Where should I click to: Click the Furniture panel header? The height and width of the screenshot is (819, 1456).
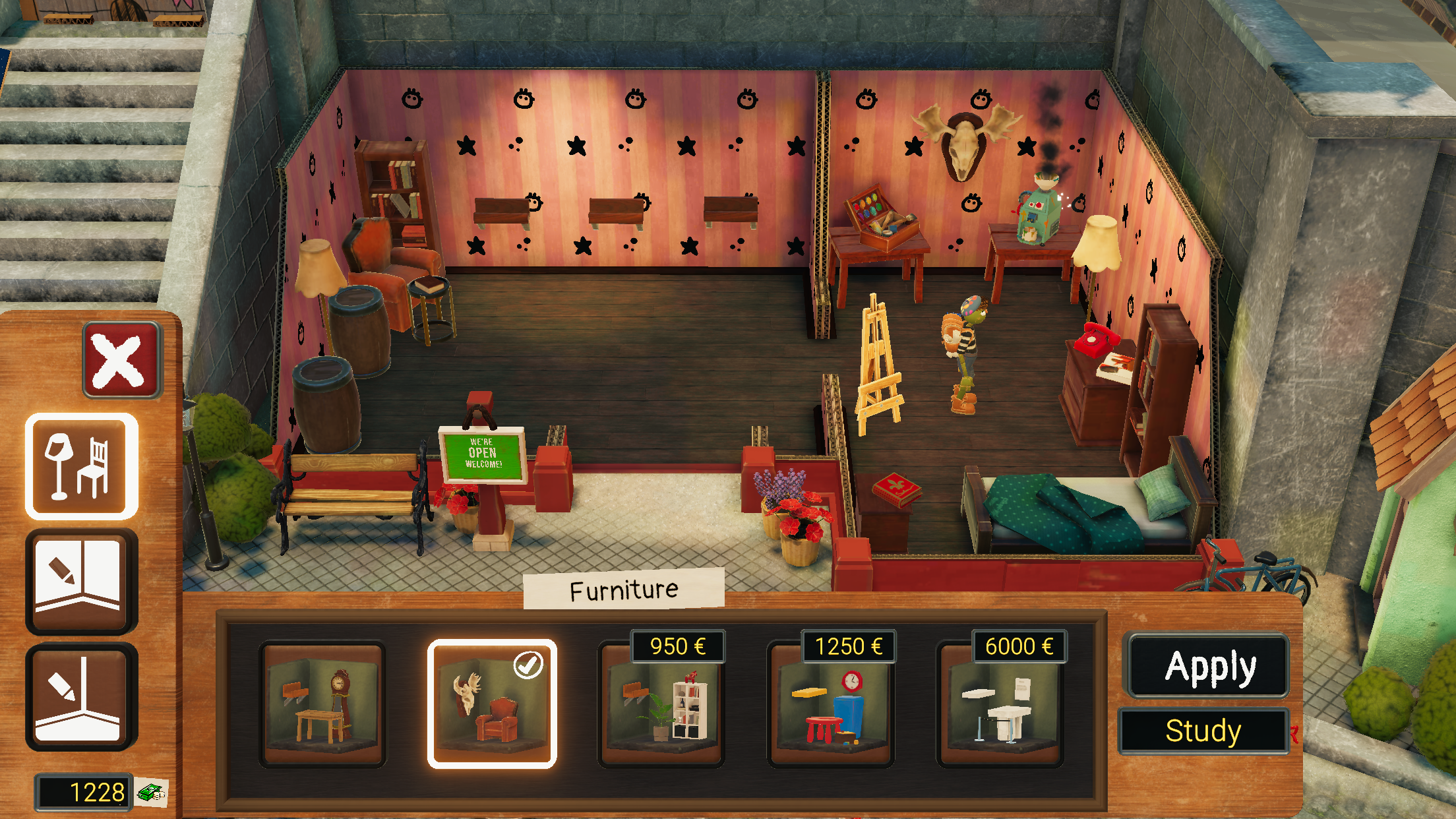[x=624, y=591]
